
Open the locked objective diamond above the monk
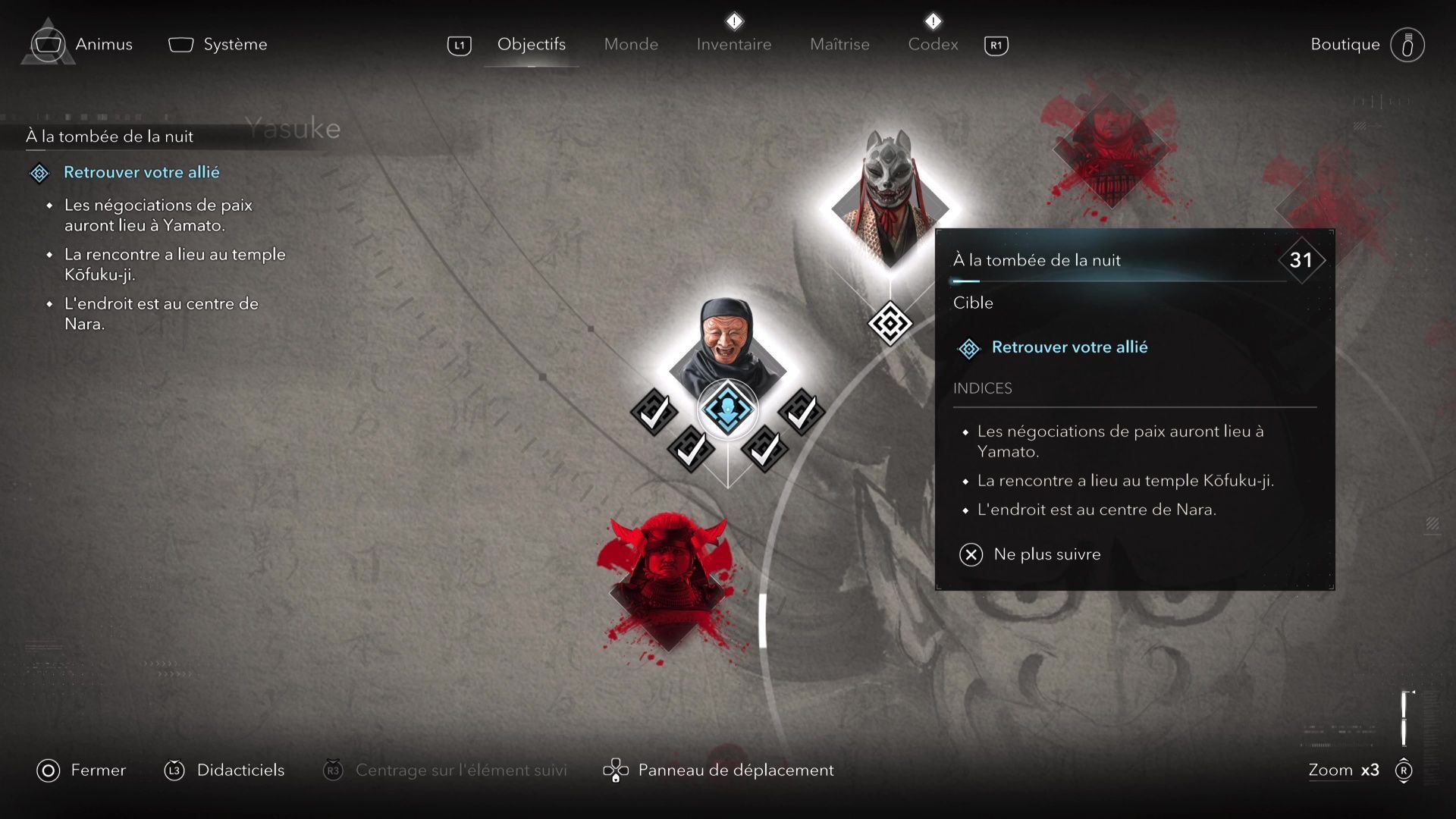[x=890, y=322]
